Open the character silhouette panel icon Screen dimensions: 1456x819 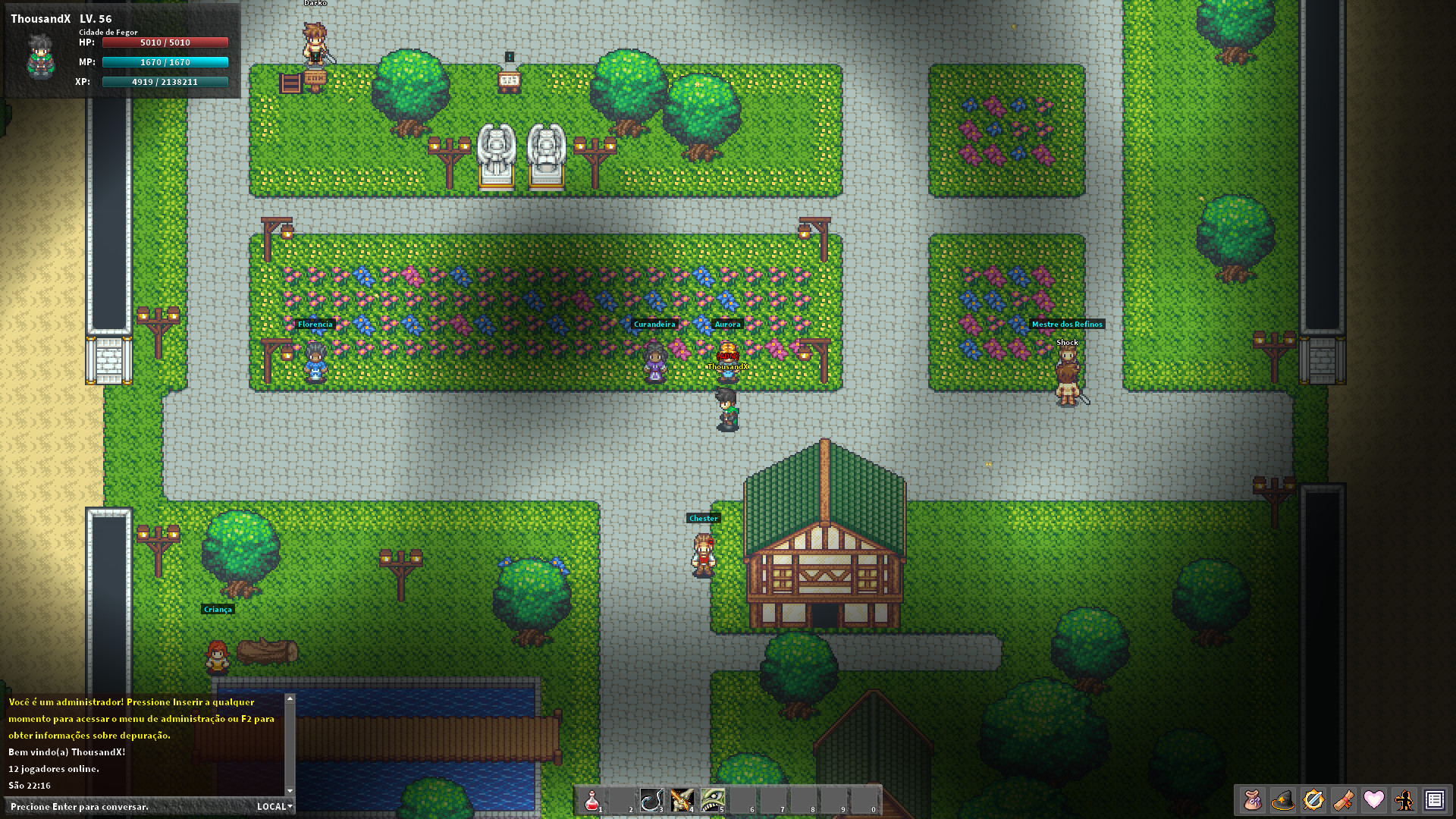point(1404,799)
